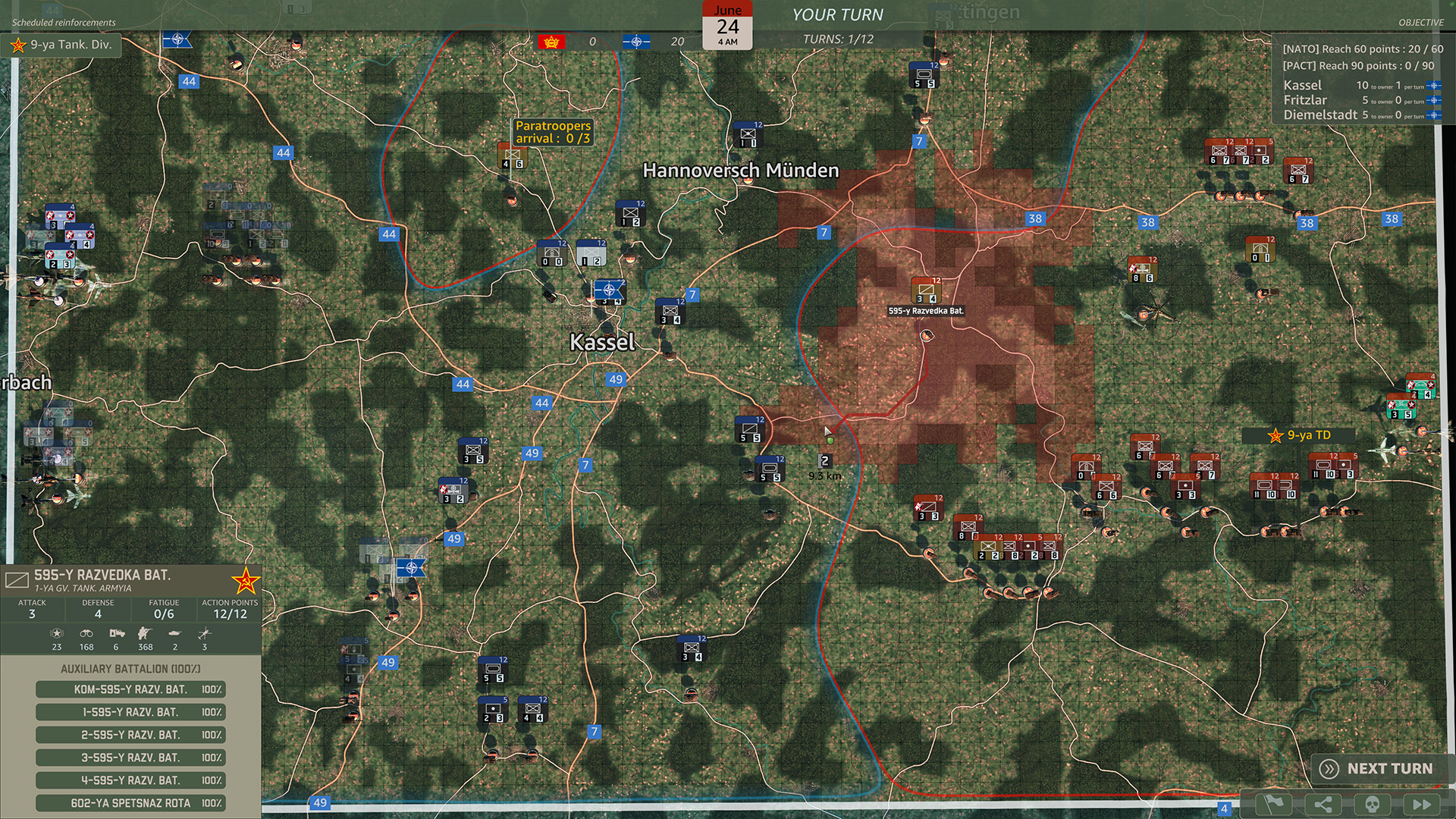Click the helicopter icon in unit equipment row

tap(204, 634)
